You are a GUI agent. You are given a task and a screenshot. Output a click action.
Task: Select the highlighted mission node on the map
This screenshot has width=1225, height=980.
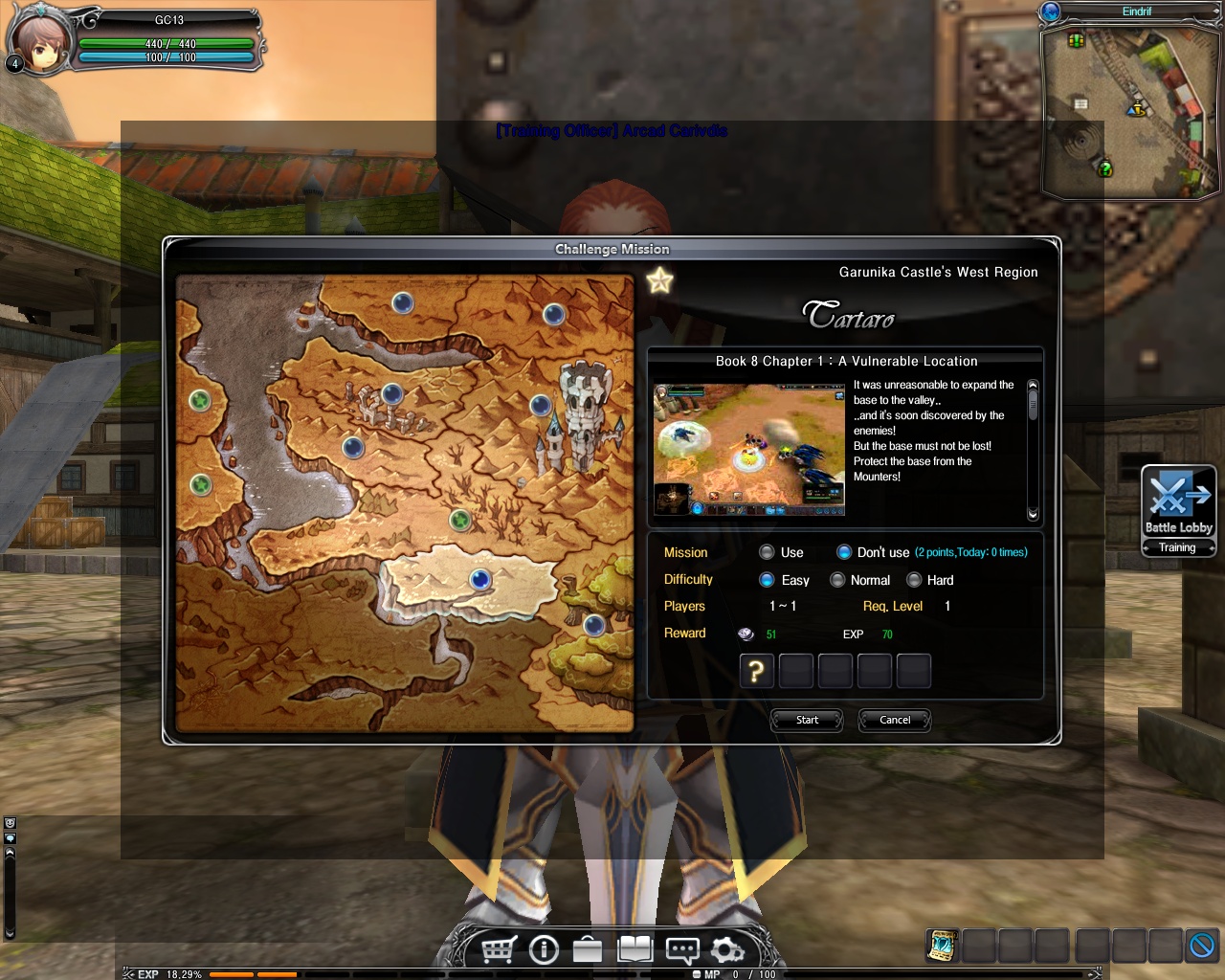coord(480,579)
